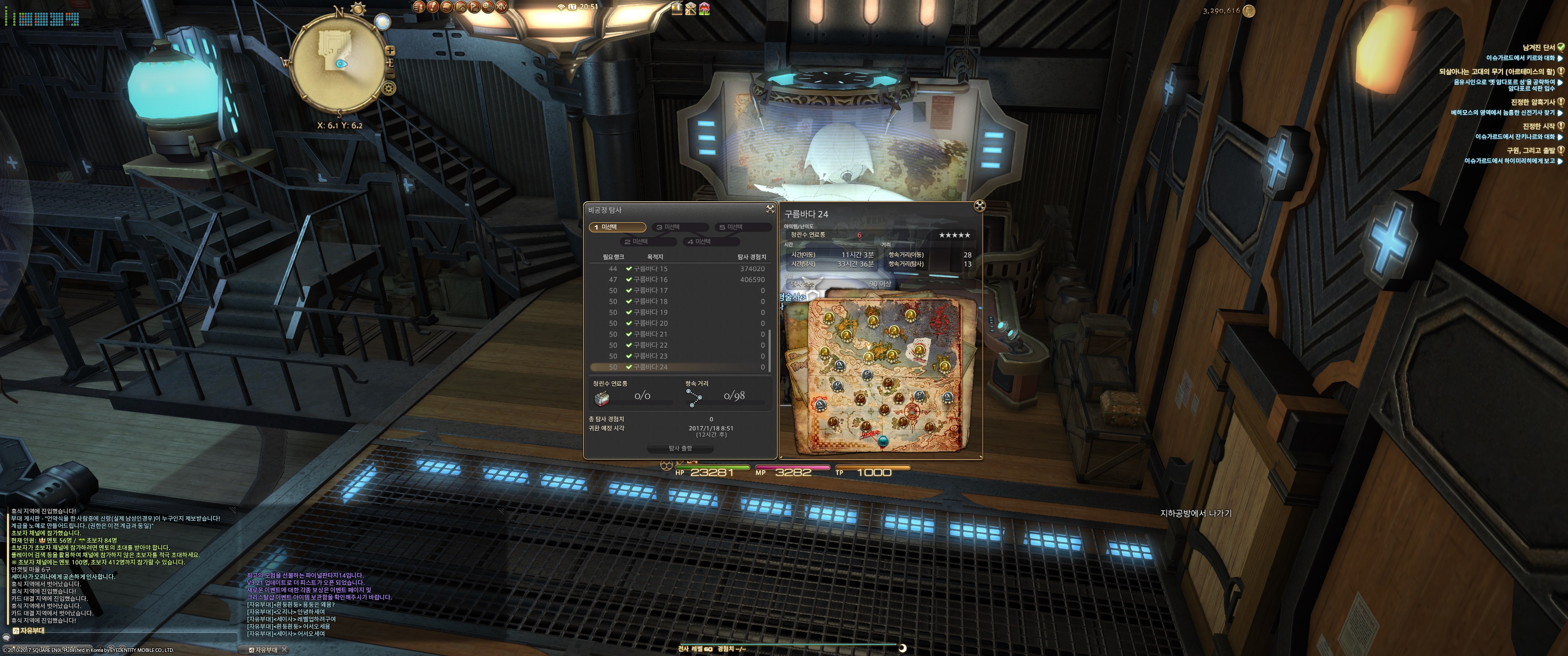Viewport: 1568px width, 656px height.
Task: Pick destination 구름바다 16 in list
Action: pyautogui.click(x=650, y=280)
